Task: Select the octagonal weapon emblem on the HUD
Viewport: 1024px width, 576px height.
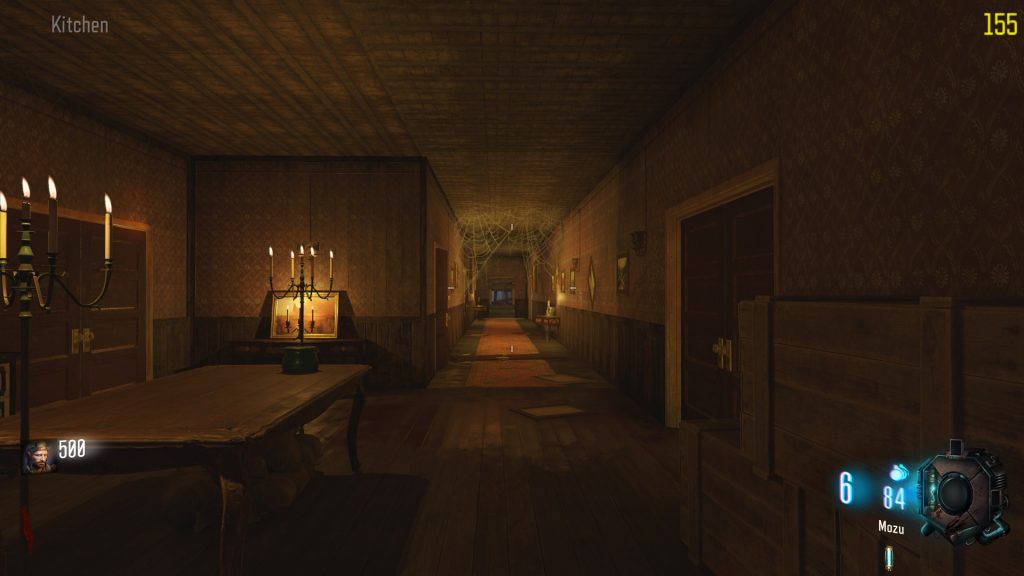Action: pos(960,491)
